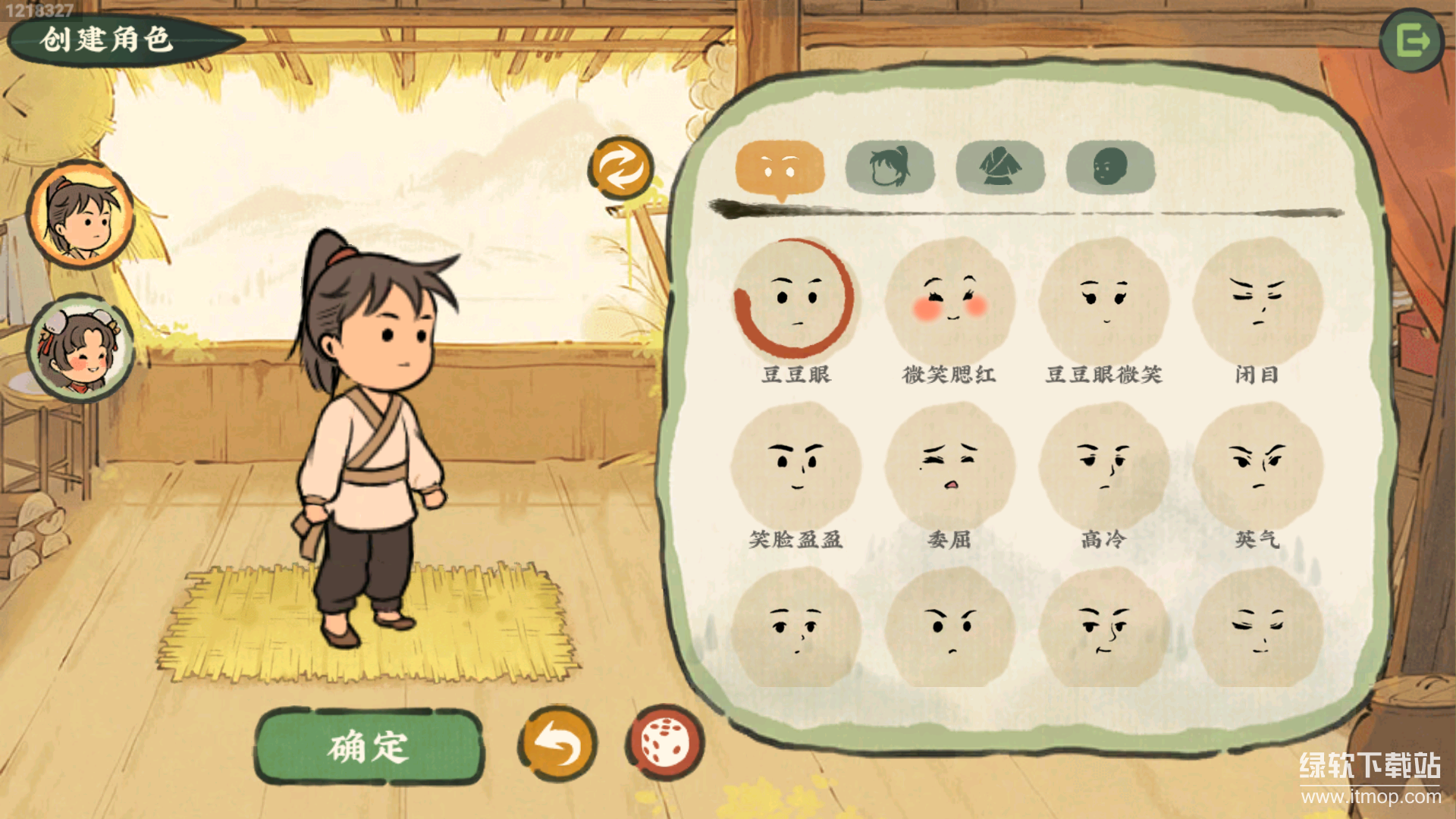This screenshot has width=1456, height=819.
Task: Select the female character portrait
Action: coord(80,349)
